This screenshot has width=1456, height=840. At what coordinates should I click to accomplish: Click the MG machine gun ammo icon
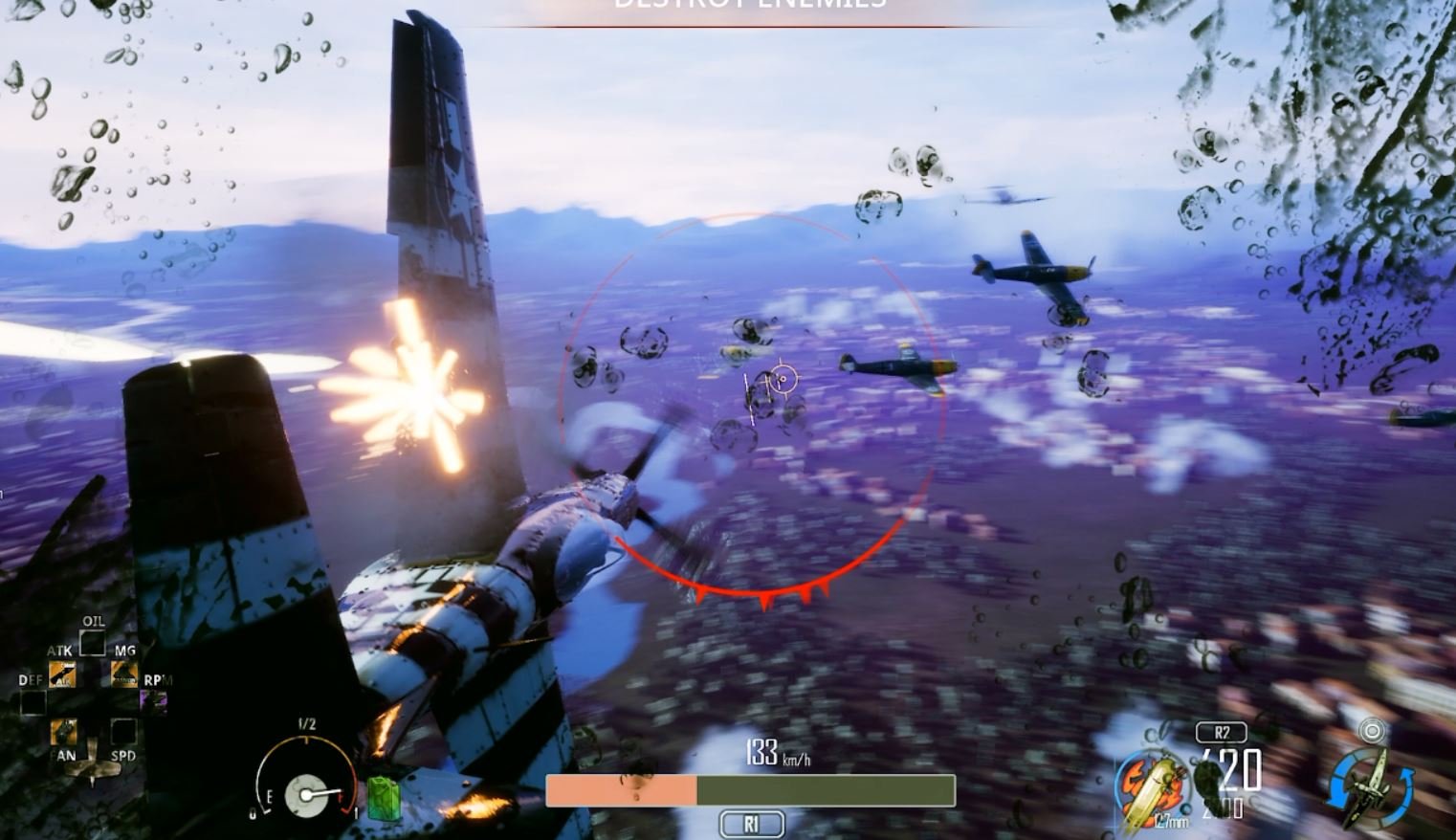(124, 674)
